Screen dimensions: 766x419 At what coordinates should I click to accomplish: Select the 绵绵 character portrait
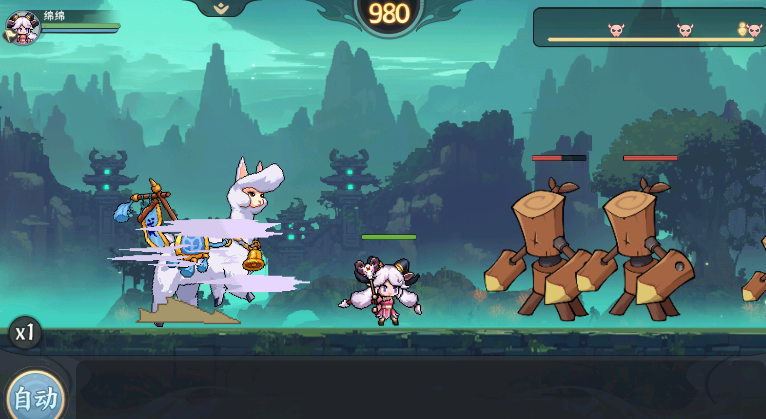tap(22, 27)
